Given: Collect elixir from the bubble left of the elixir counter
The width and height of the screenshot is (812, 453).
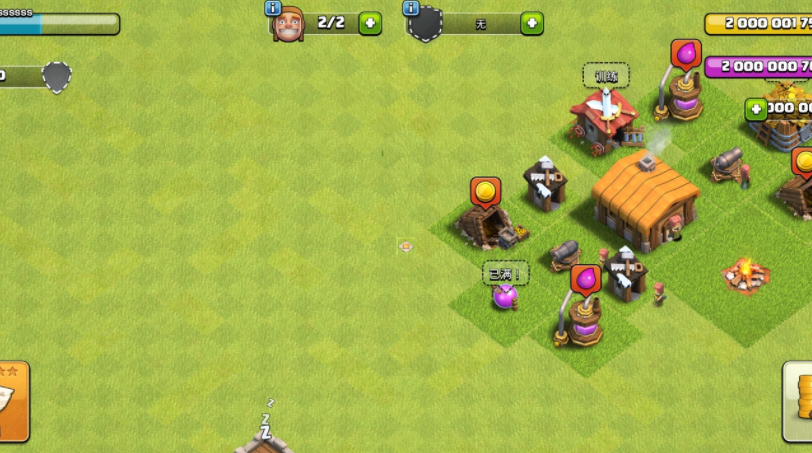Looking at the screenshot, I should 685,54.
